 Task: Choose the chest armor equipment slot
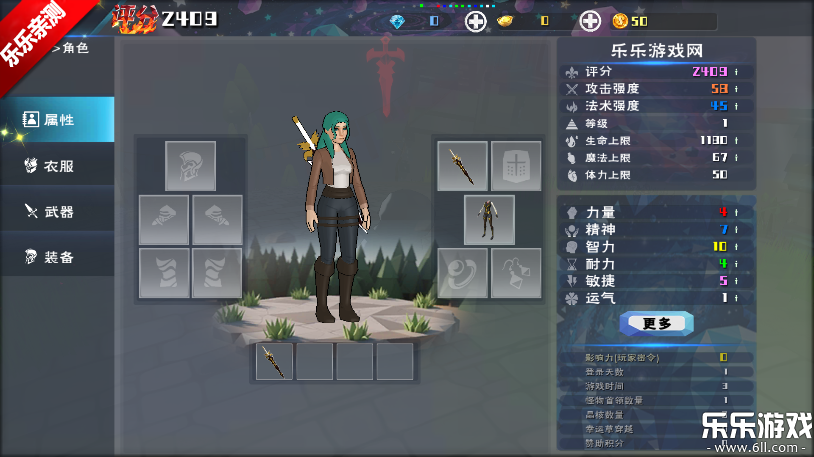(x=516, y=166)
